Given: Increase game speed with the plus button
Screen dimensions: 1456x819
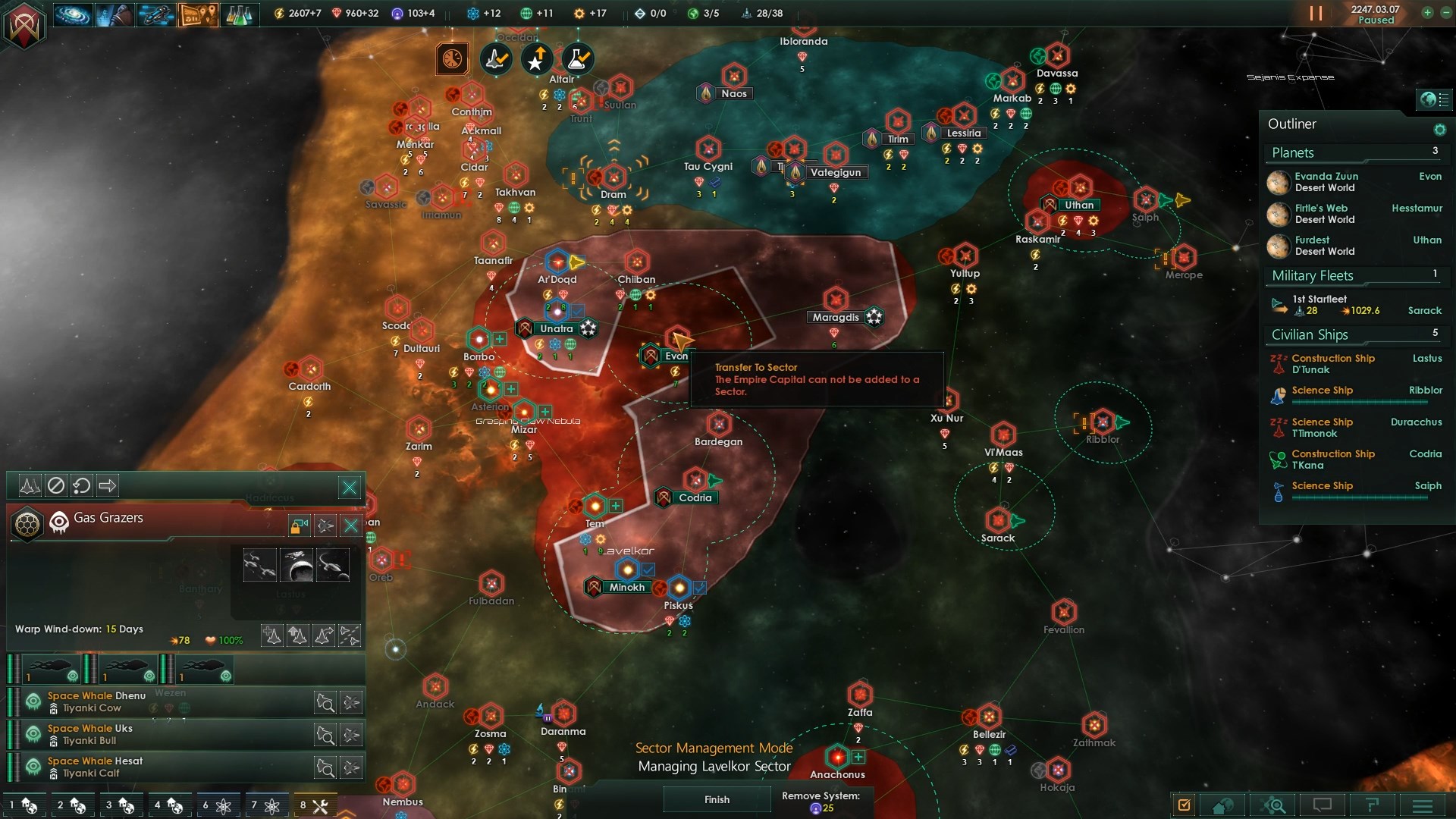Looking at the screenshot, I should coord(1427,13).
